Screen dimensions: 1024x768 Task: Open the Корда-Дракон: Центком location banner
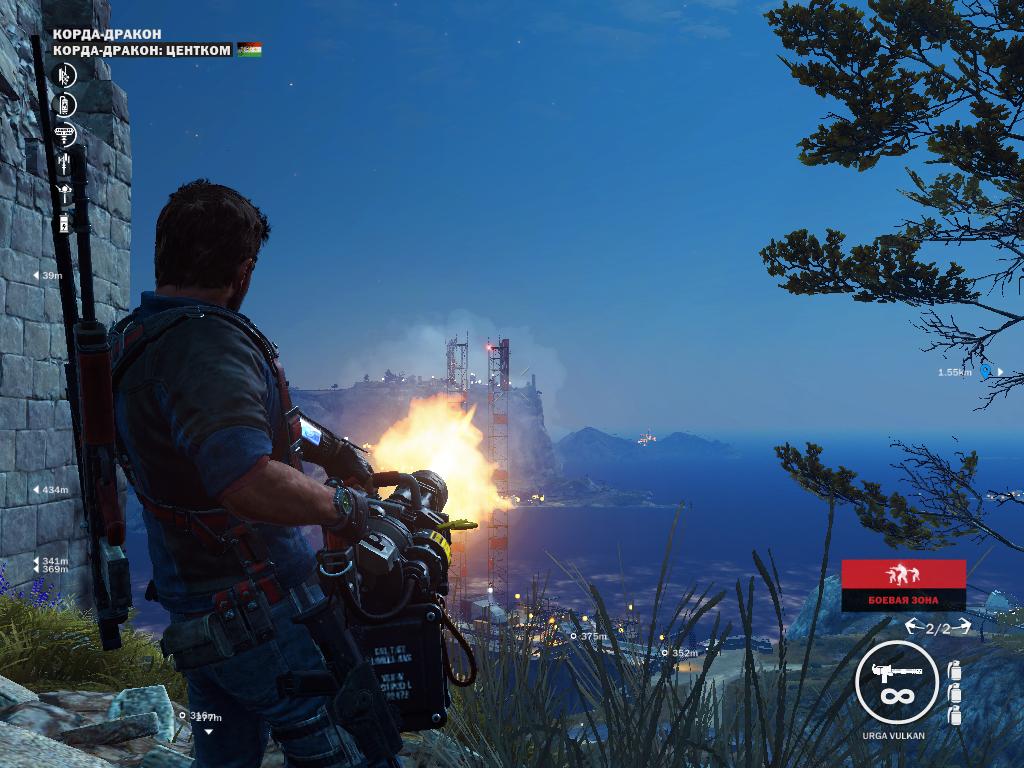142,49
